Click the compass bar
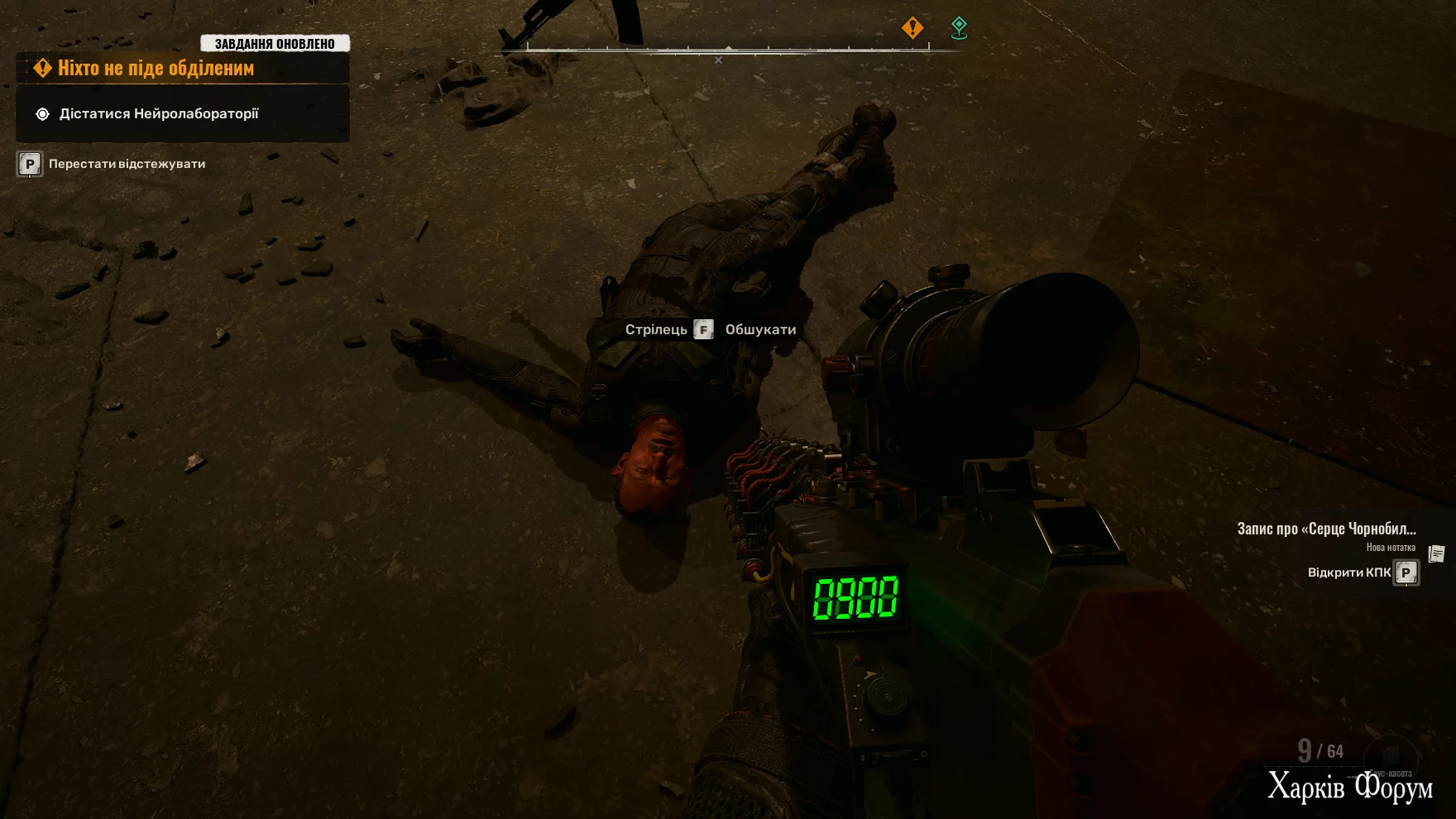This screenshot has height=819, width=1456. [728, 50]
